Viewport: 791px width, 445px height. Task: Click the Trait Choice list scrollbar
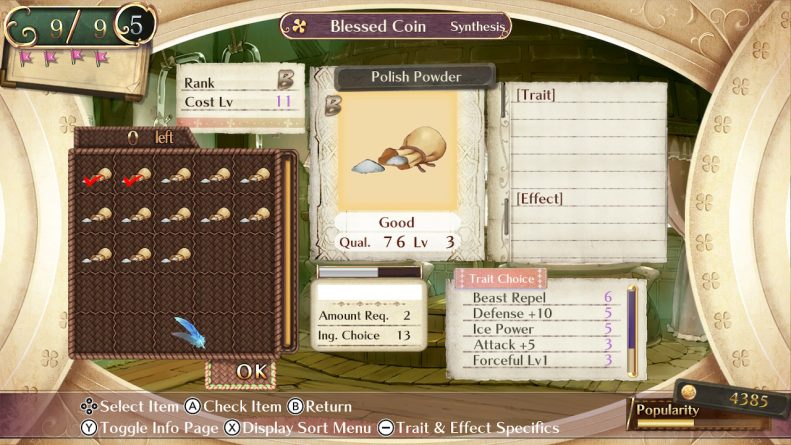632,328
